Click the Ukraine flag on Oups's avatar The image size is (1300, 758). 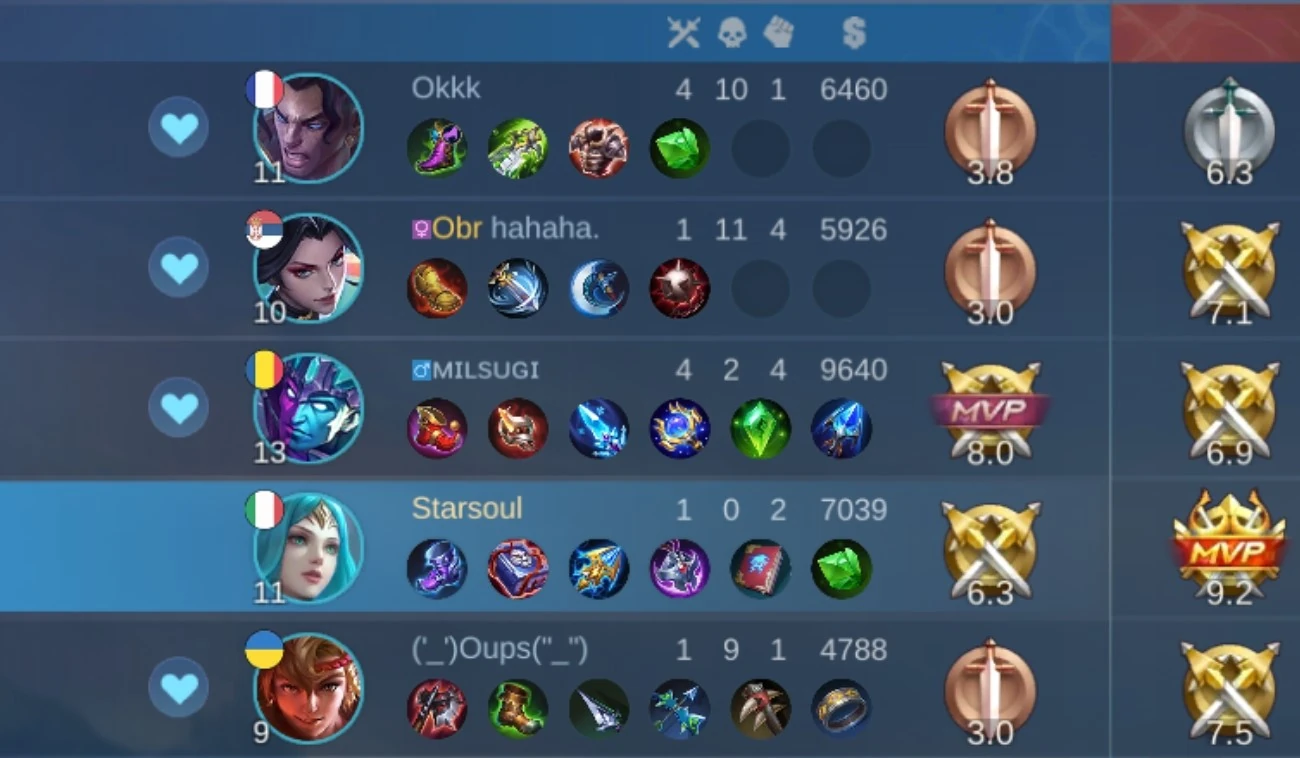[x=262, y=649]
